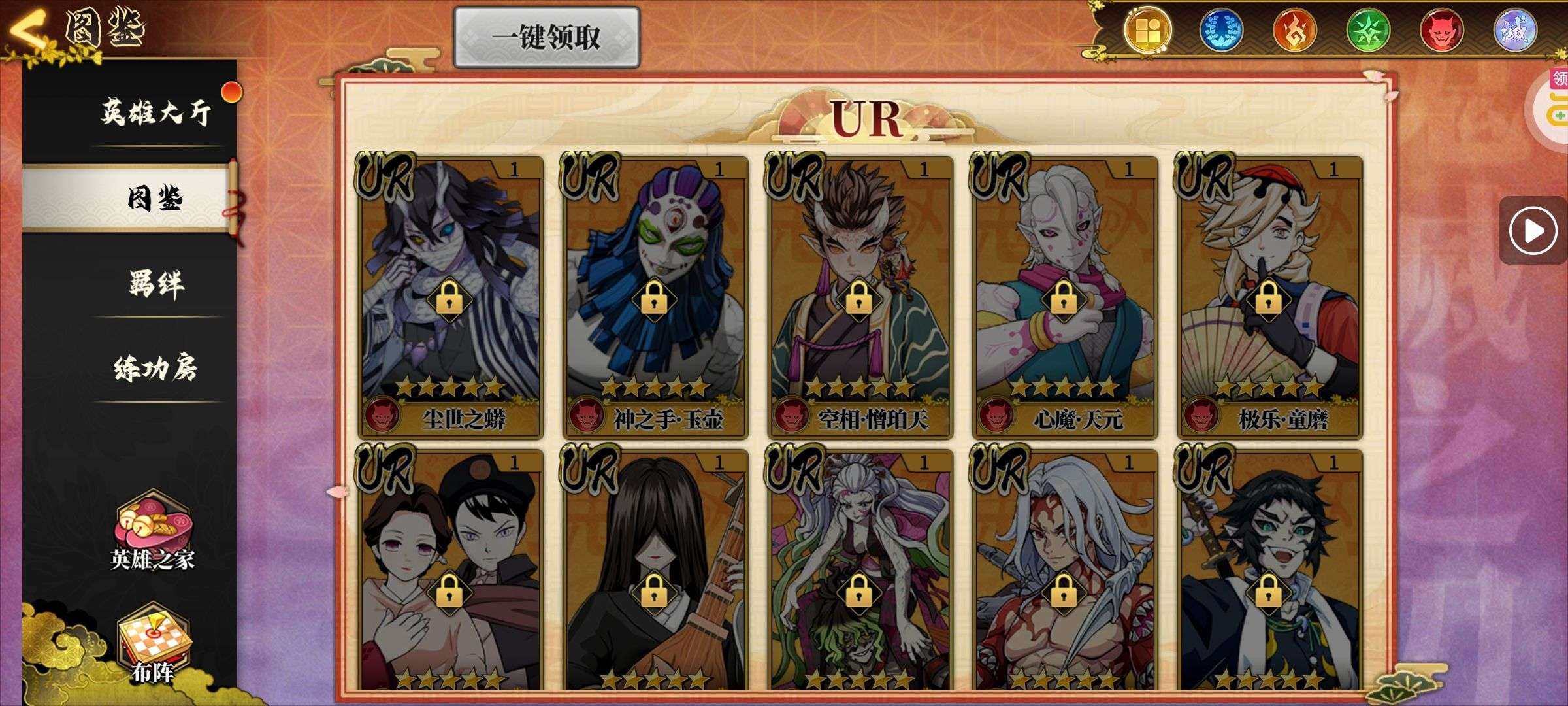1568x706 pixels.
Task: Claim all with the 一键领取 button
Action: point(546,37)
